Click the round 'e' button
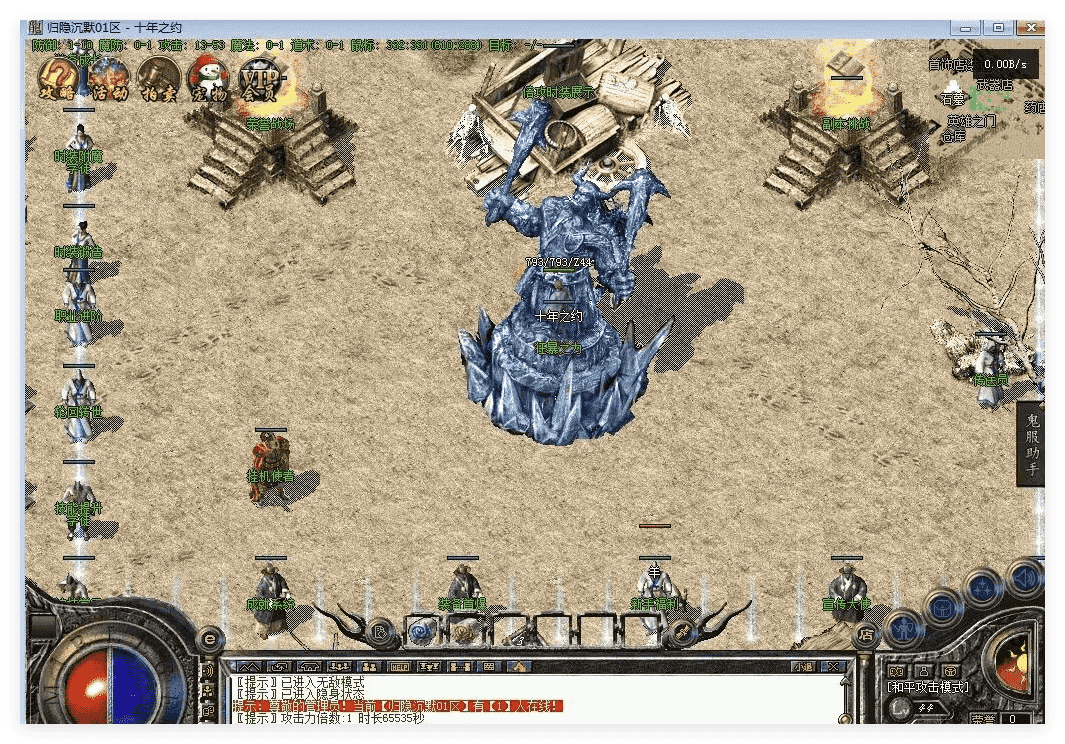The height and width of the screenshot is (744, 1065). click(x=209, y=637)
